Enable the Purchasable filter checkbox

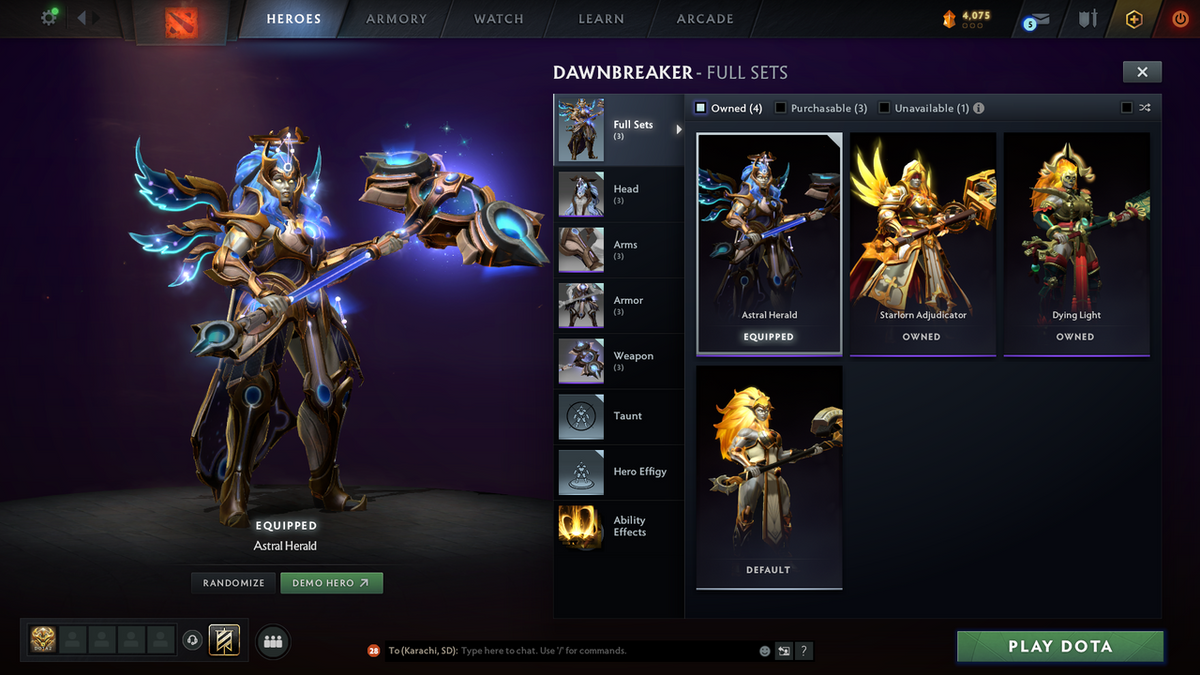781,108
